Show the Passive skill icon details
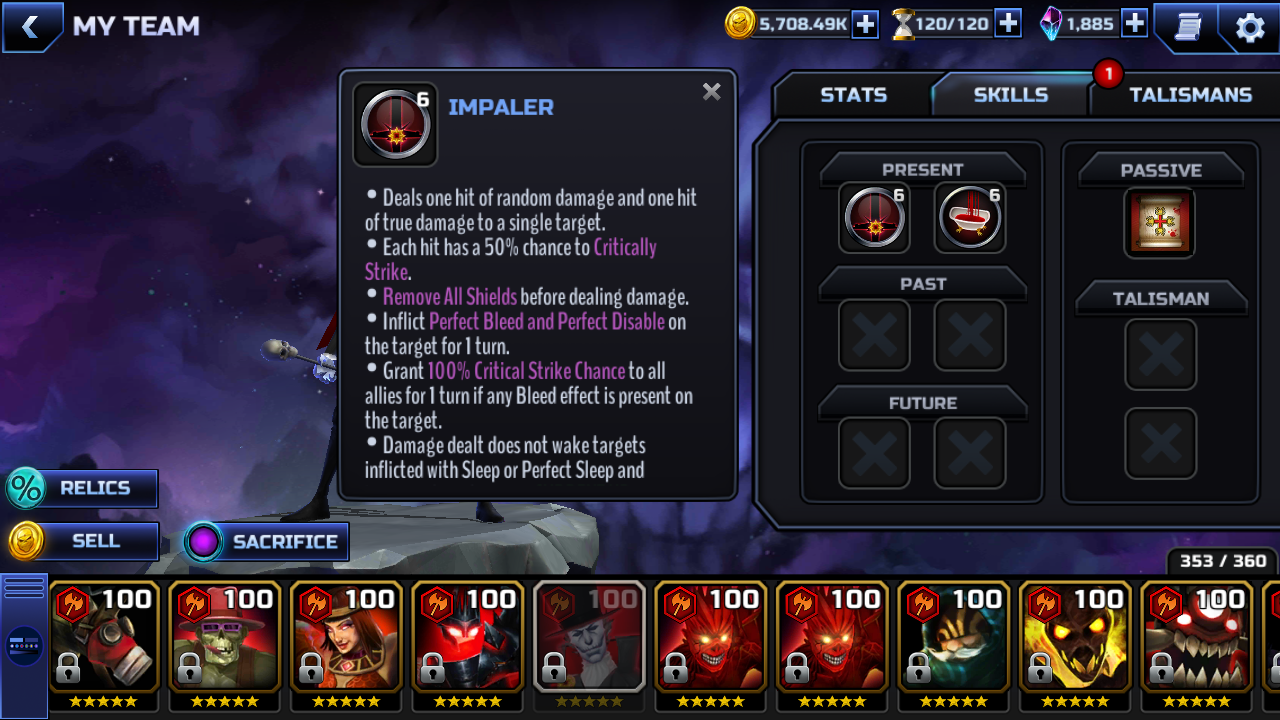1280x720 pixels. [x=1160, y=222]
